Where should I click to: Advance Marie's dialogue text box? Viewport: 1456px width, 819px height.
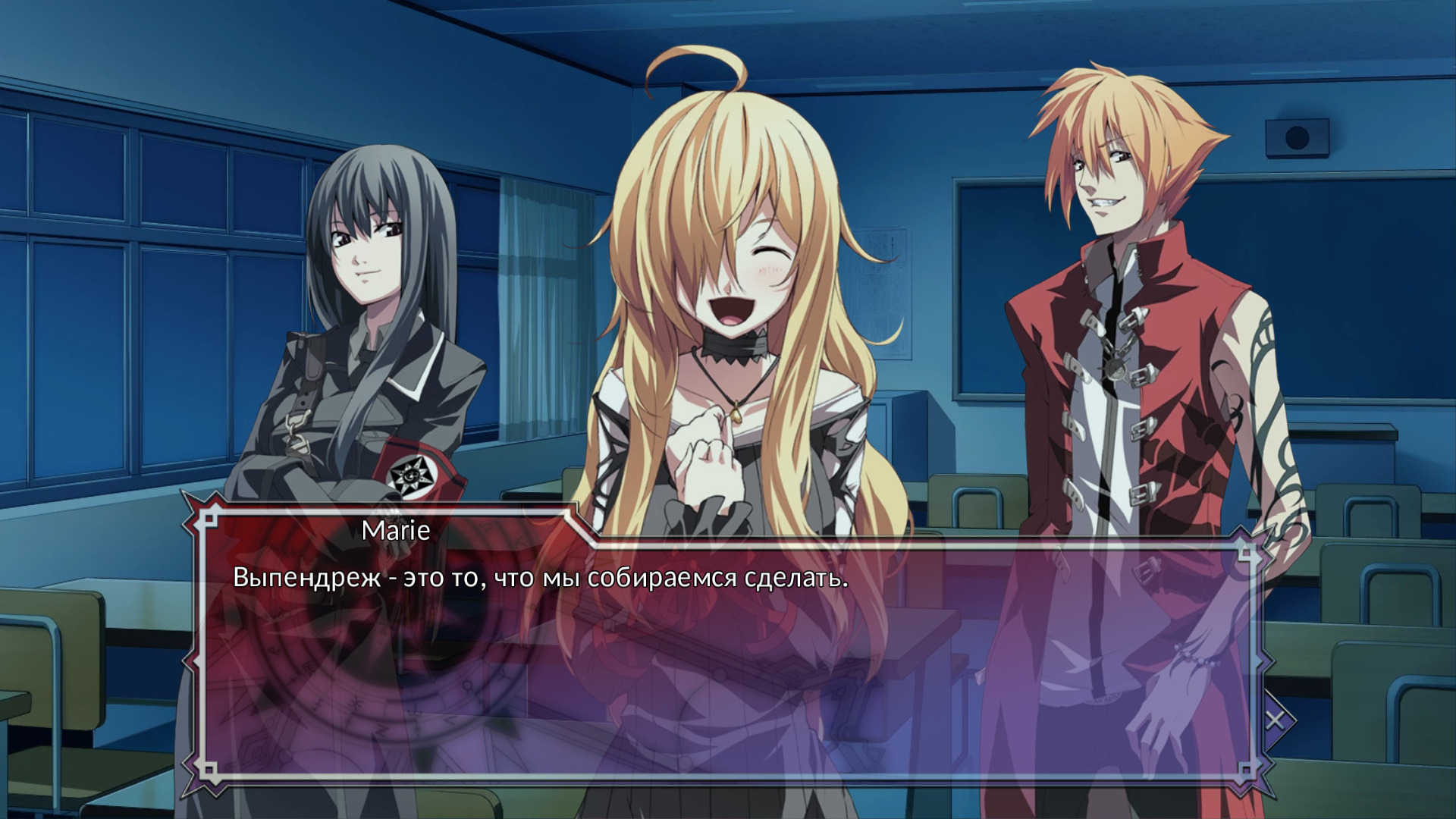click(x=728, y=660)
